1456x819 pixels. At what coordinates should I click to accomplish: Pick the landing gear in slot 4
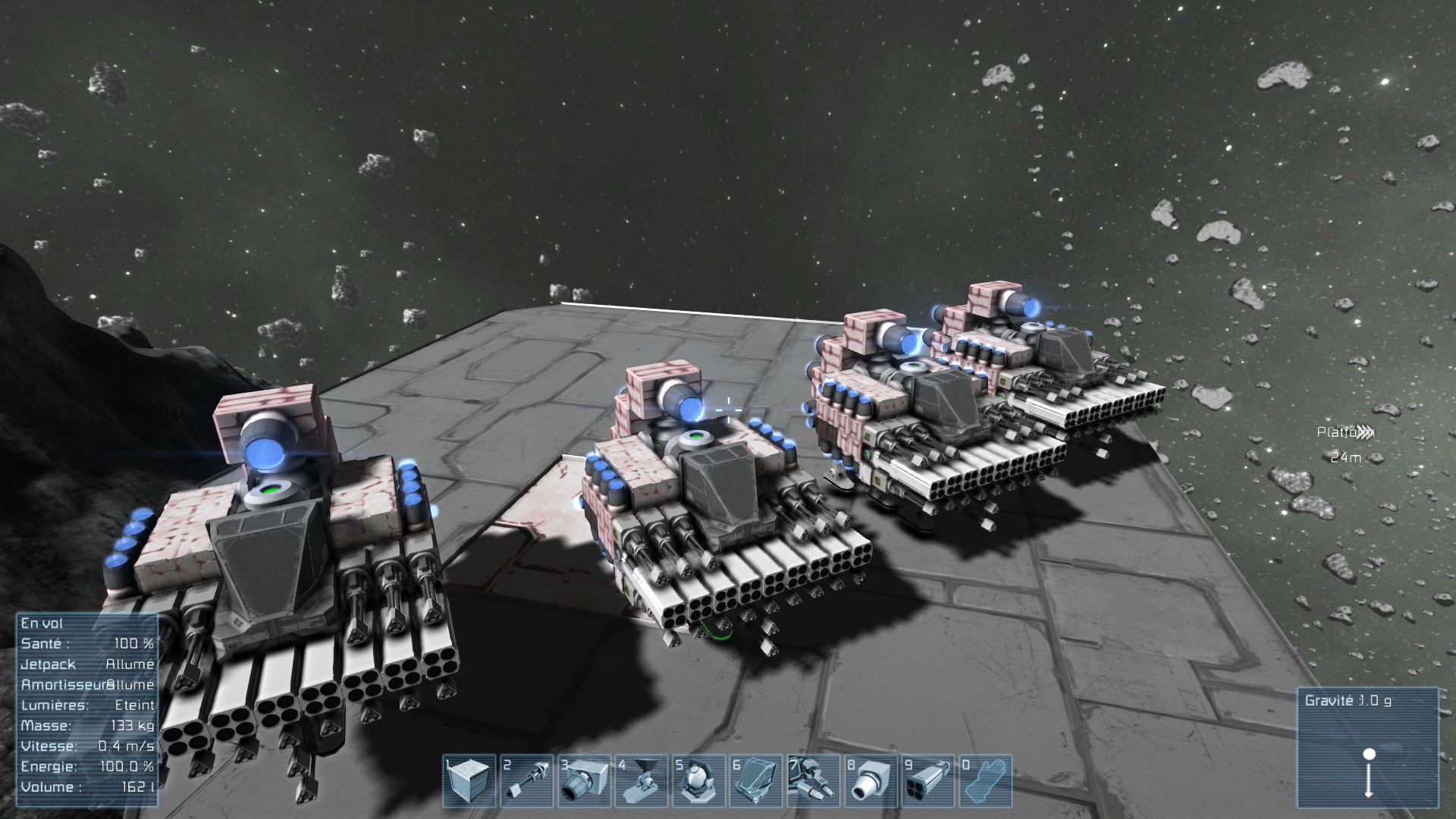642,780
